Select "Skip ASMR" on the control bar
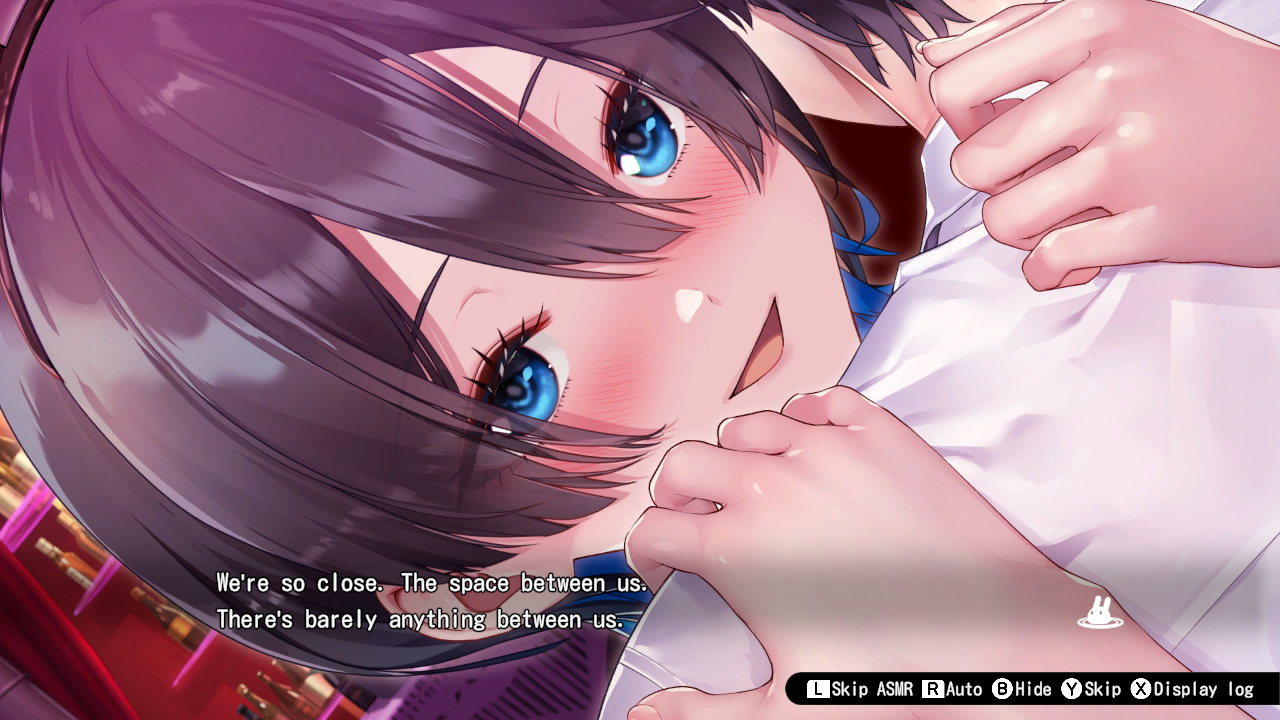Image resolution: width=1280 pixels, height=720 pixels. [x=872, y=688]
